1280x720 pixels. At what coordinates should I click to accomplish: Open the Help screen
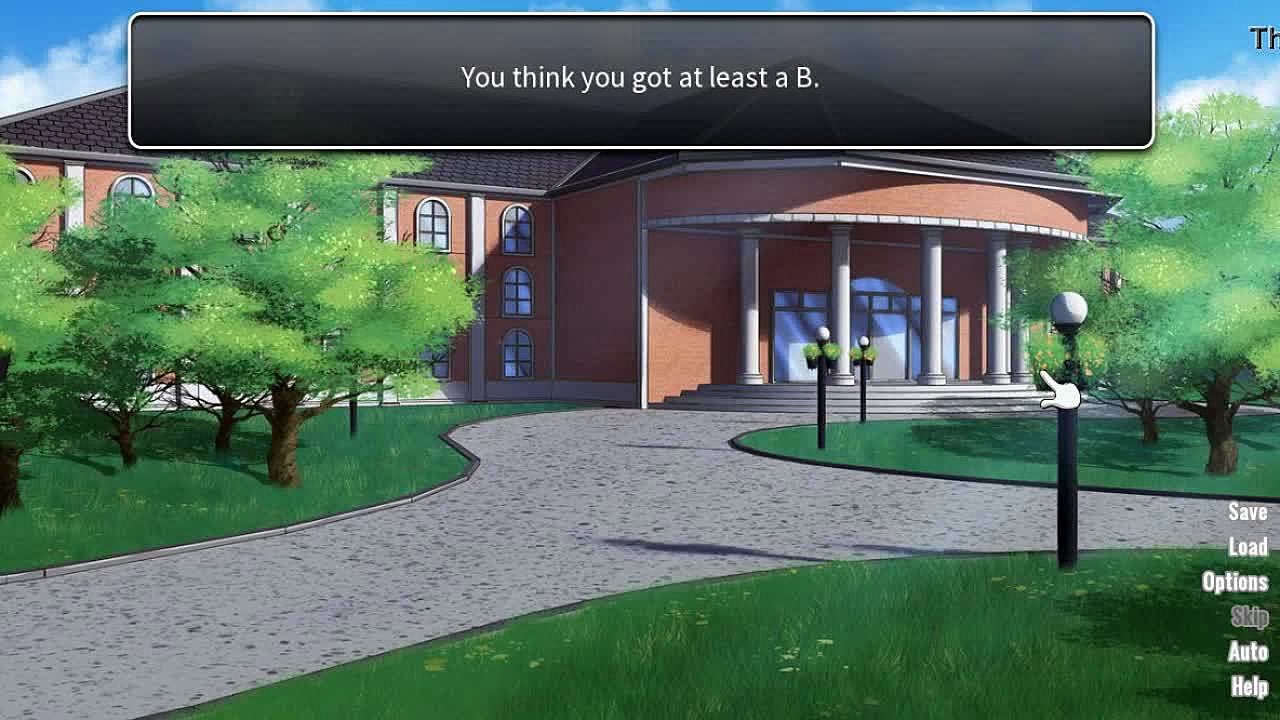click(1249, 687)
